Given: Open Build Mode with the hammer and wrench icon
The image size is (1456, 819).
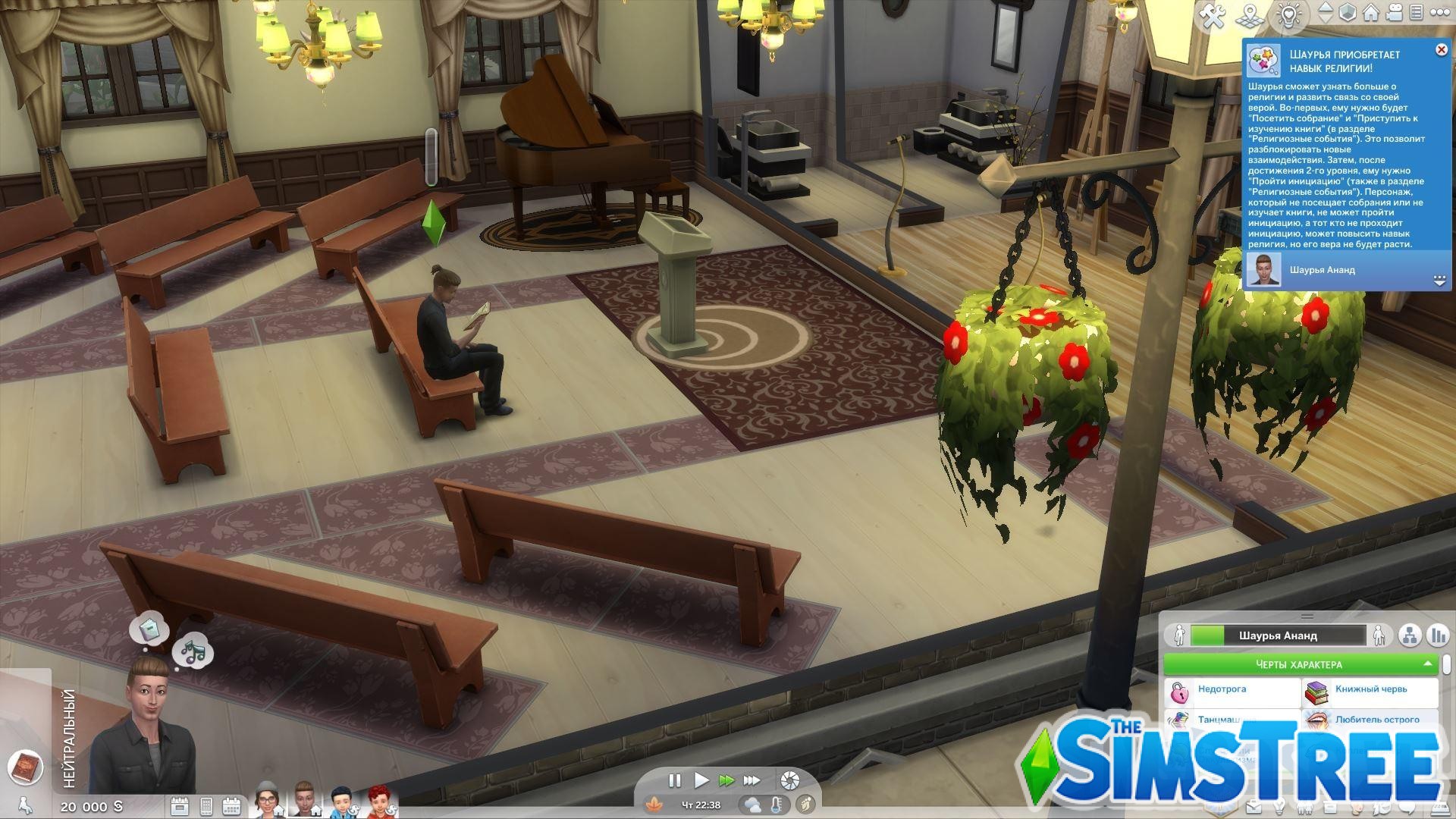Looking at the screenshot, I should pyautogui.click(x=1213, y=13).
